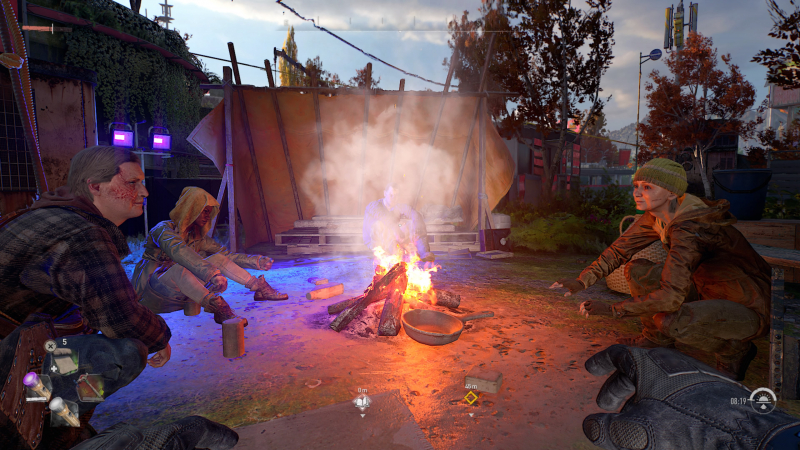Click the yellow diamond quest marker
The image size is (800, 450).
click(x=470, y=398)
